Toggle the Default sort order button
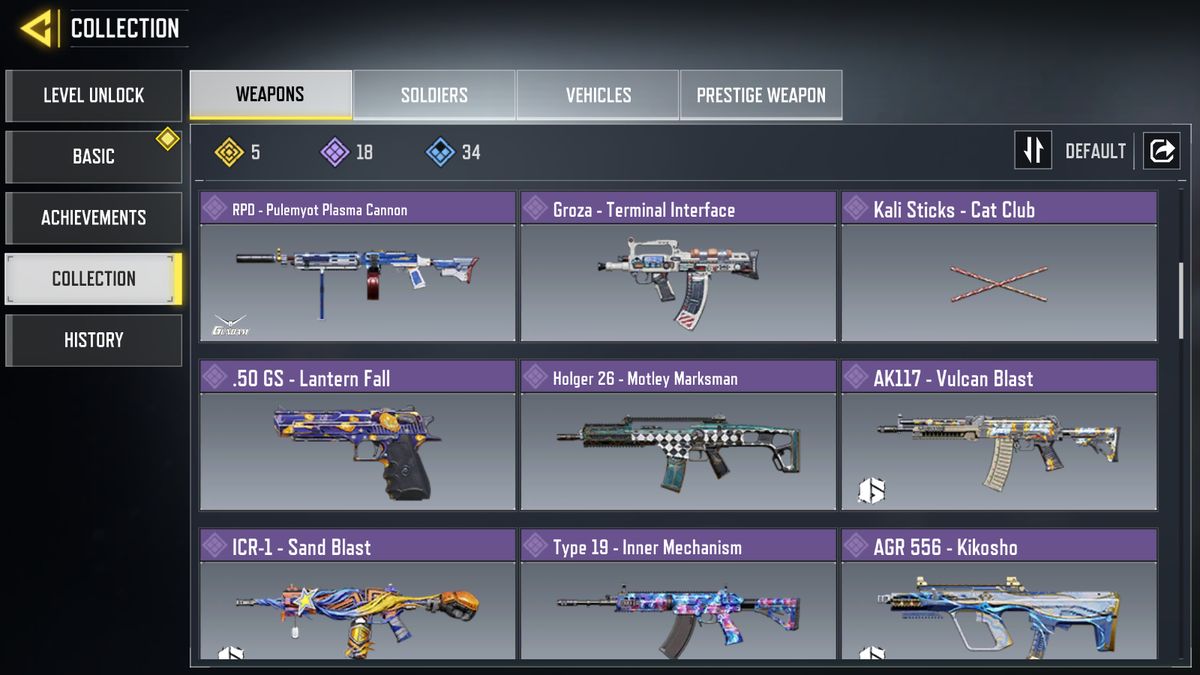The width and height of the screenshot is (1200, 675). pos(1033,151)
